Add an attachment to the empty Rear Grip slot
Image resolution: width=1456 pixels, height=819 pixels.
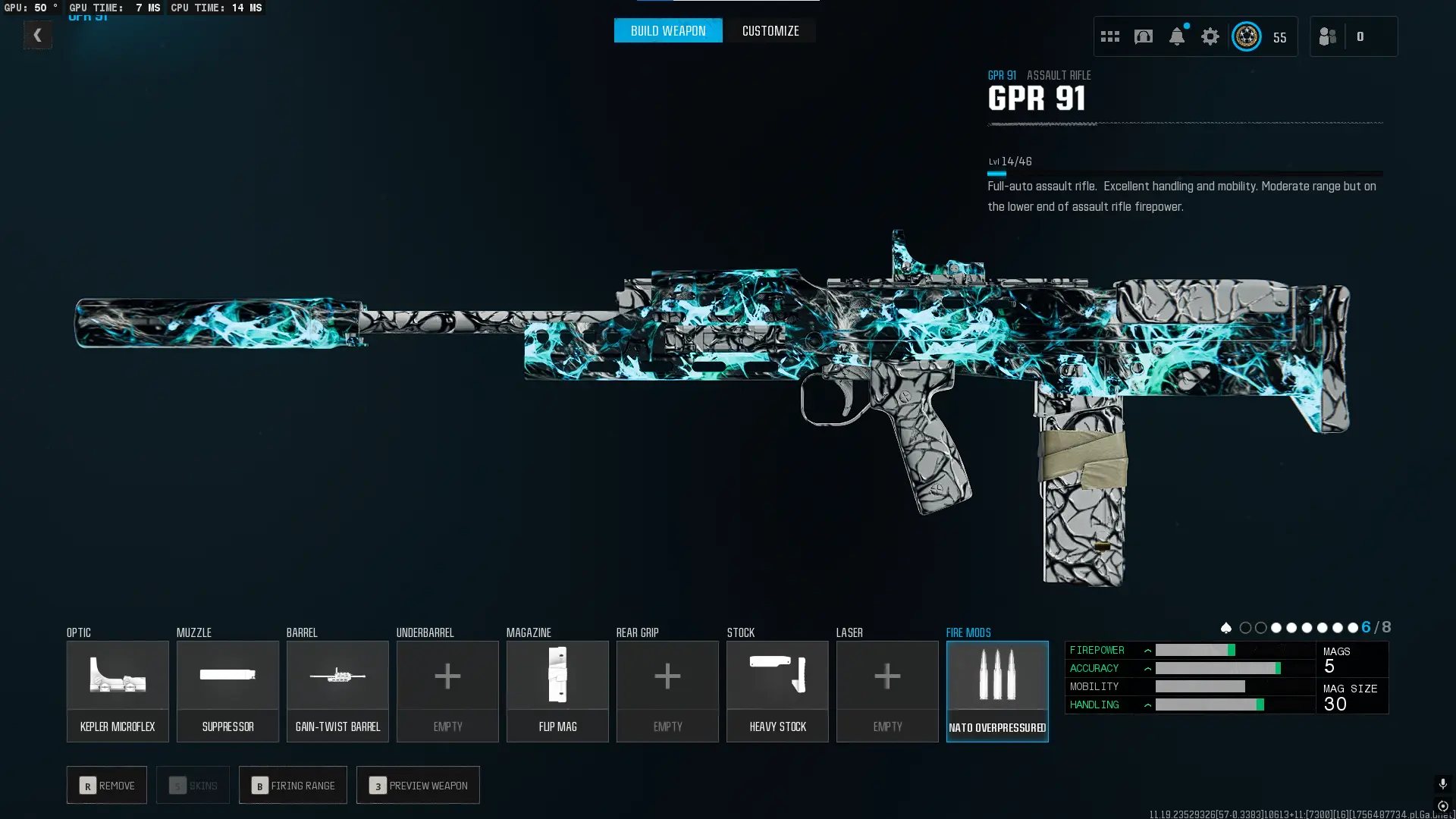[x=667, y=691]
